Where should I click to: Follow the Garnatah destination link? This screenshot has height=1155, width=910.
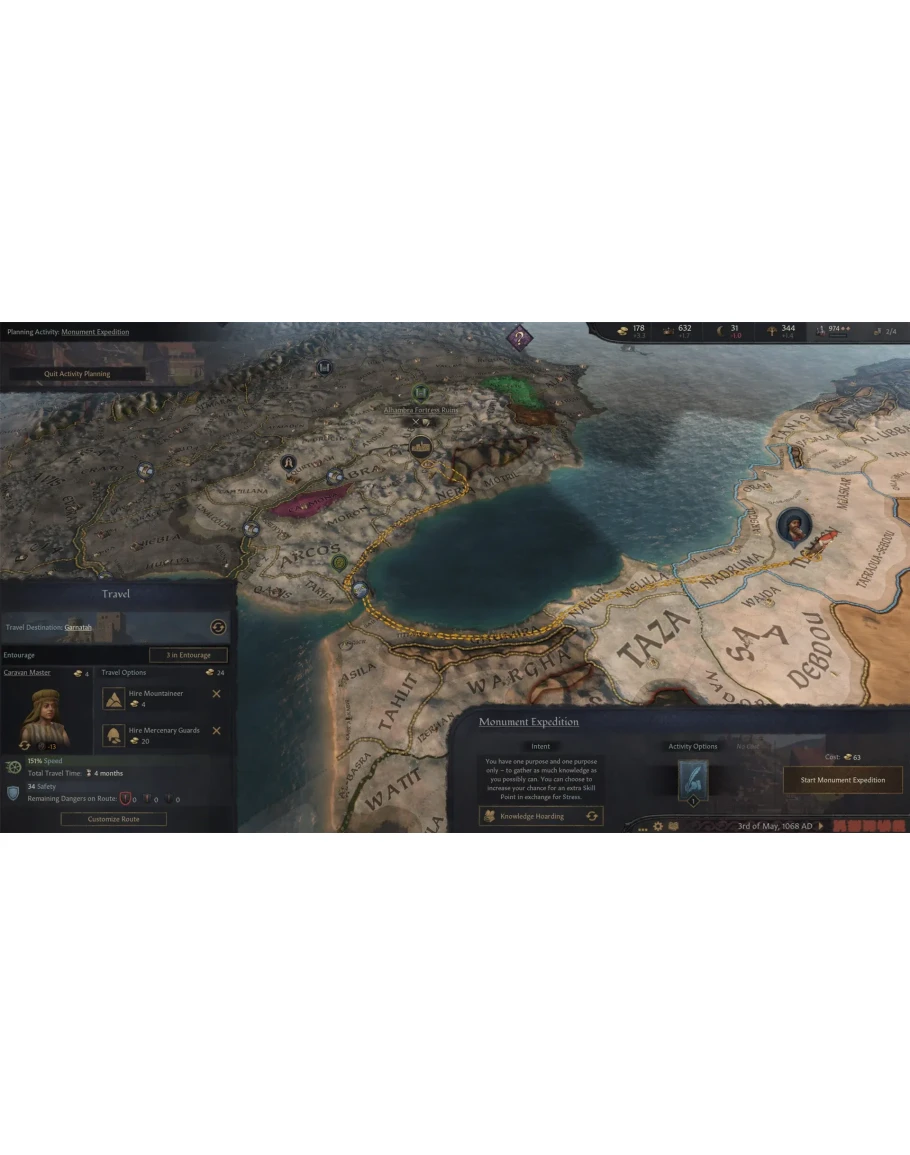coord(78,627)
